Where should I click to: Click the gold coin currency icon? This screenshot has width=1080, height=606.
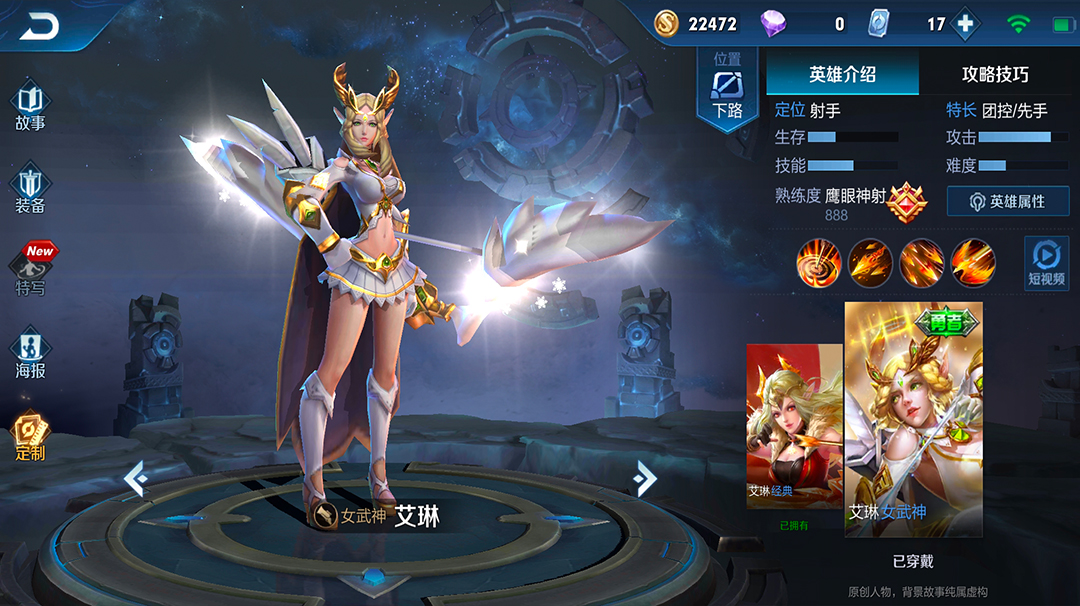point(667,24)
